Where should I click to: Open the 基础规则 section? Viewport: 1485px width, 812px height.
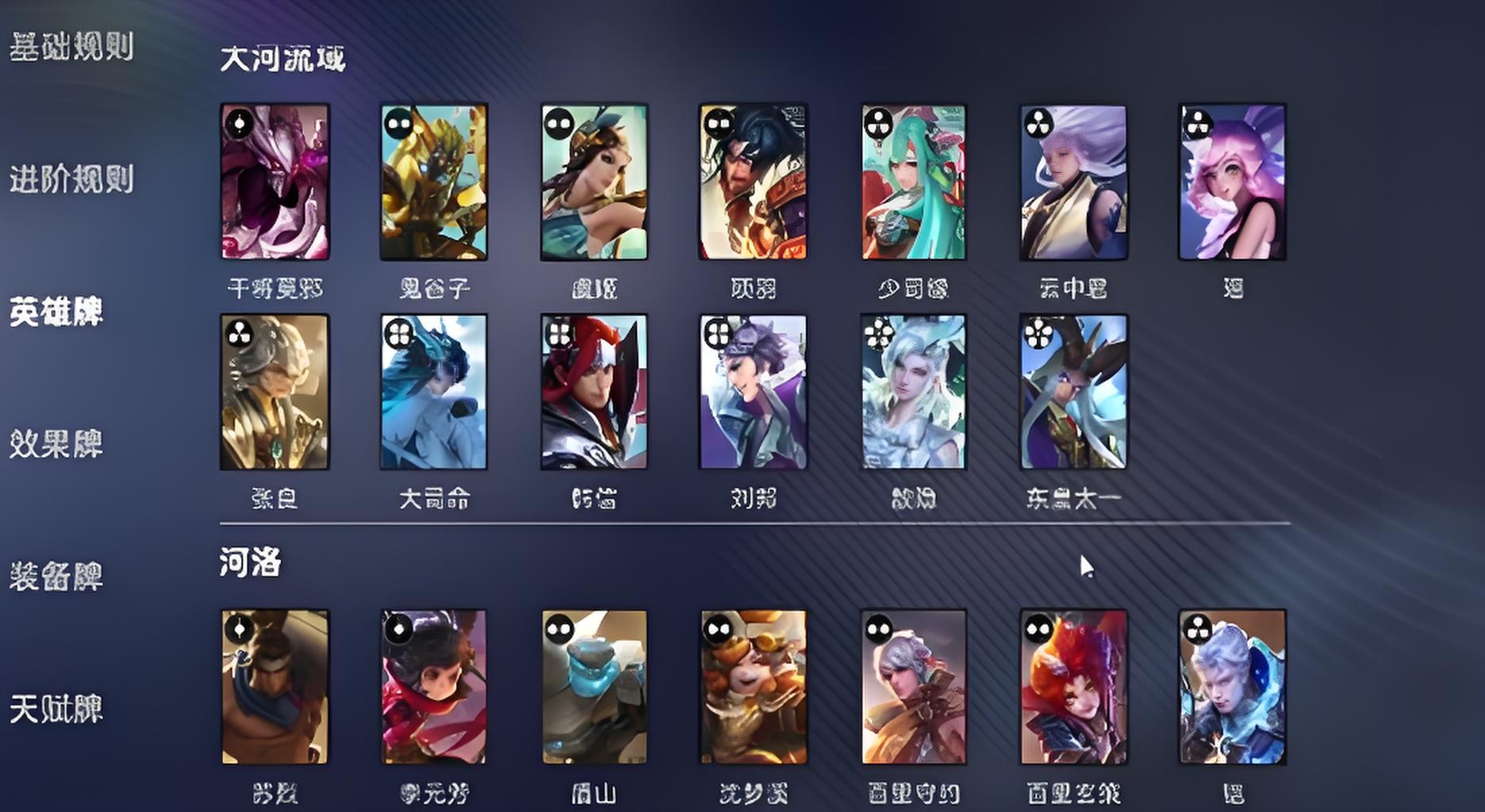(71, 47)
